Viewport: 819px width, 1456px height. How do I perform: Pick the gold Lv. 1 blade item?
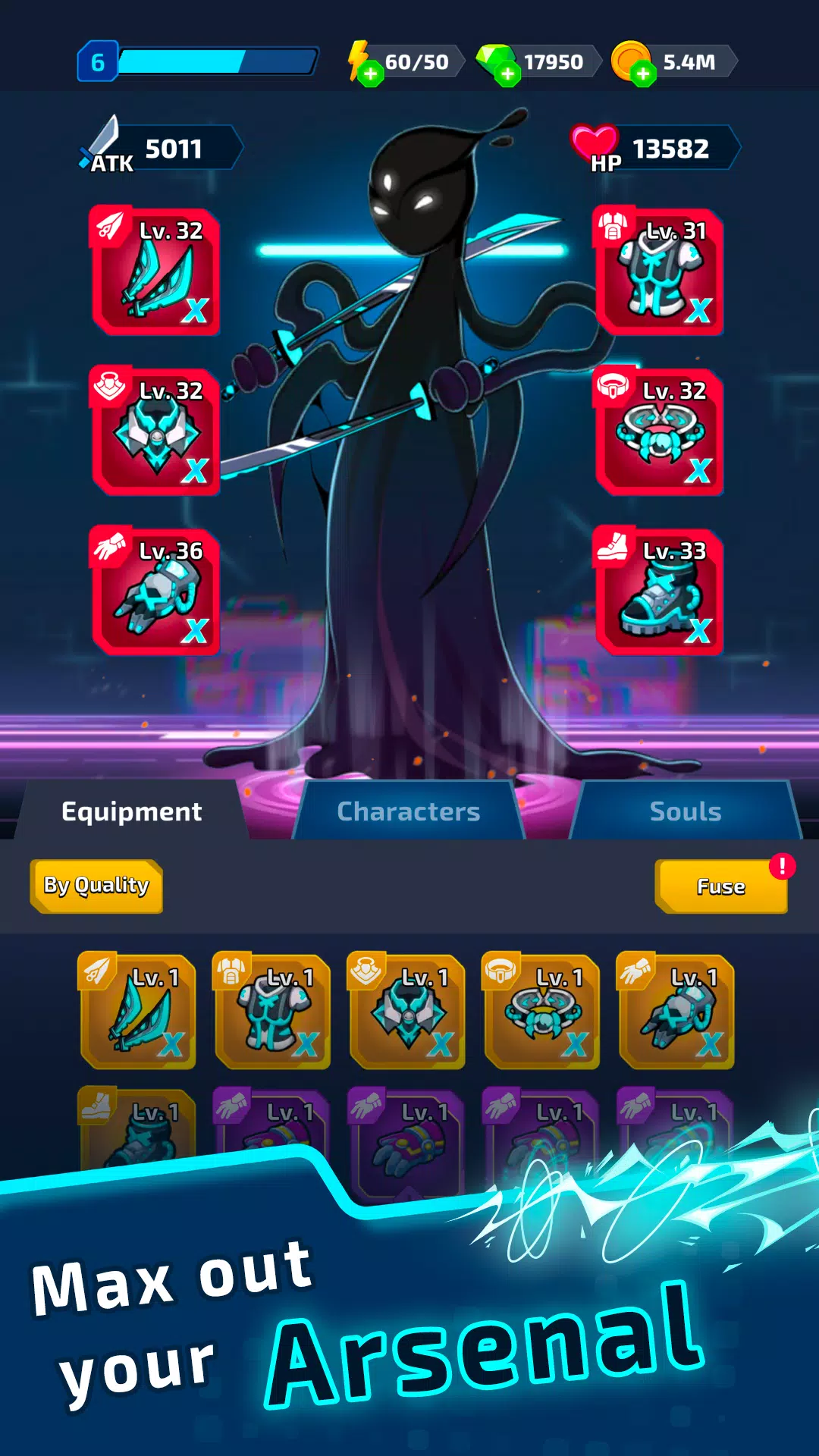(x=138, y=1012)
